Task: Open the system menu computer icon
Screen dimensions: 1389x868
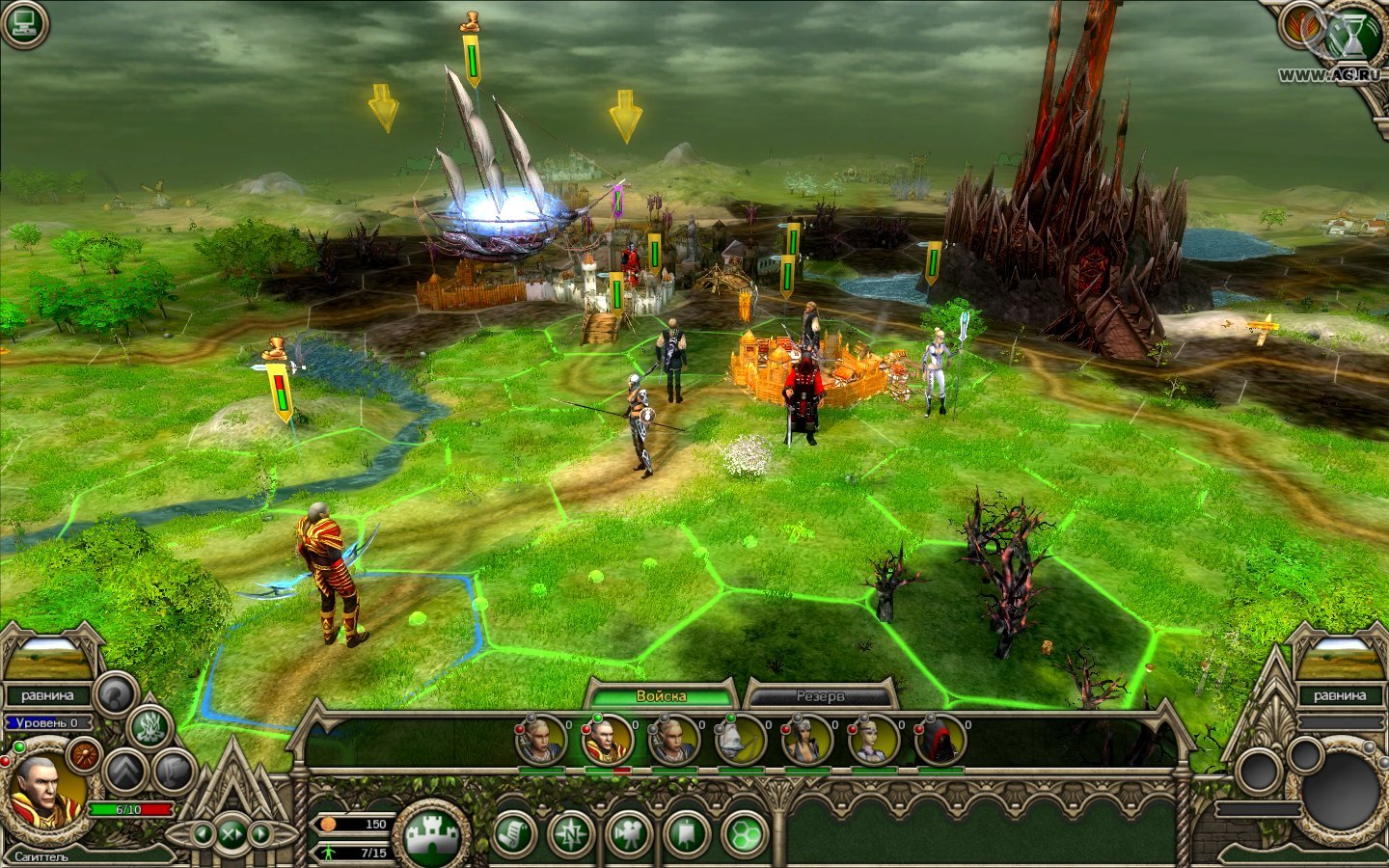Action: point(24,23)
